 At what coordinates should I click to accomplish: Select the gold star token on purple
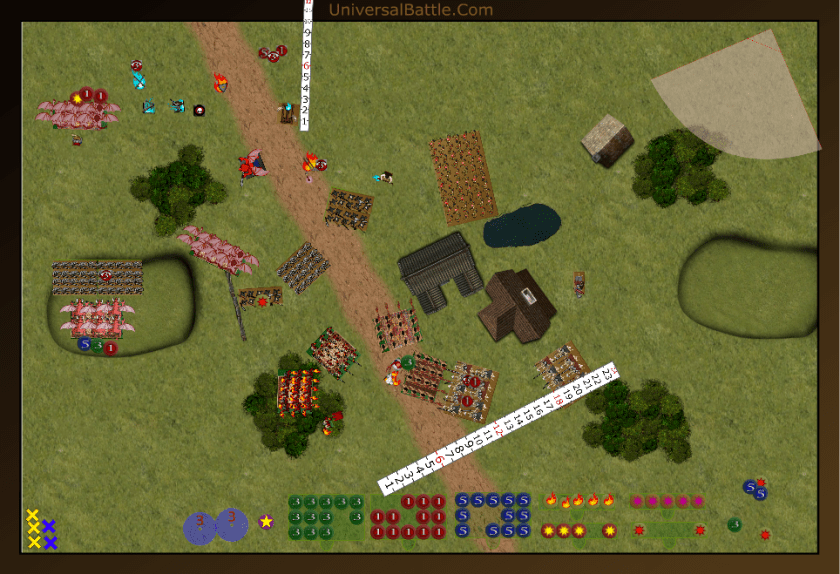(266, 521)
